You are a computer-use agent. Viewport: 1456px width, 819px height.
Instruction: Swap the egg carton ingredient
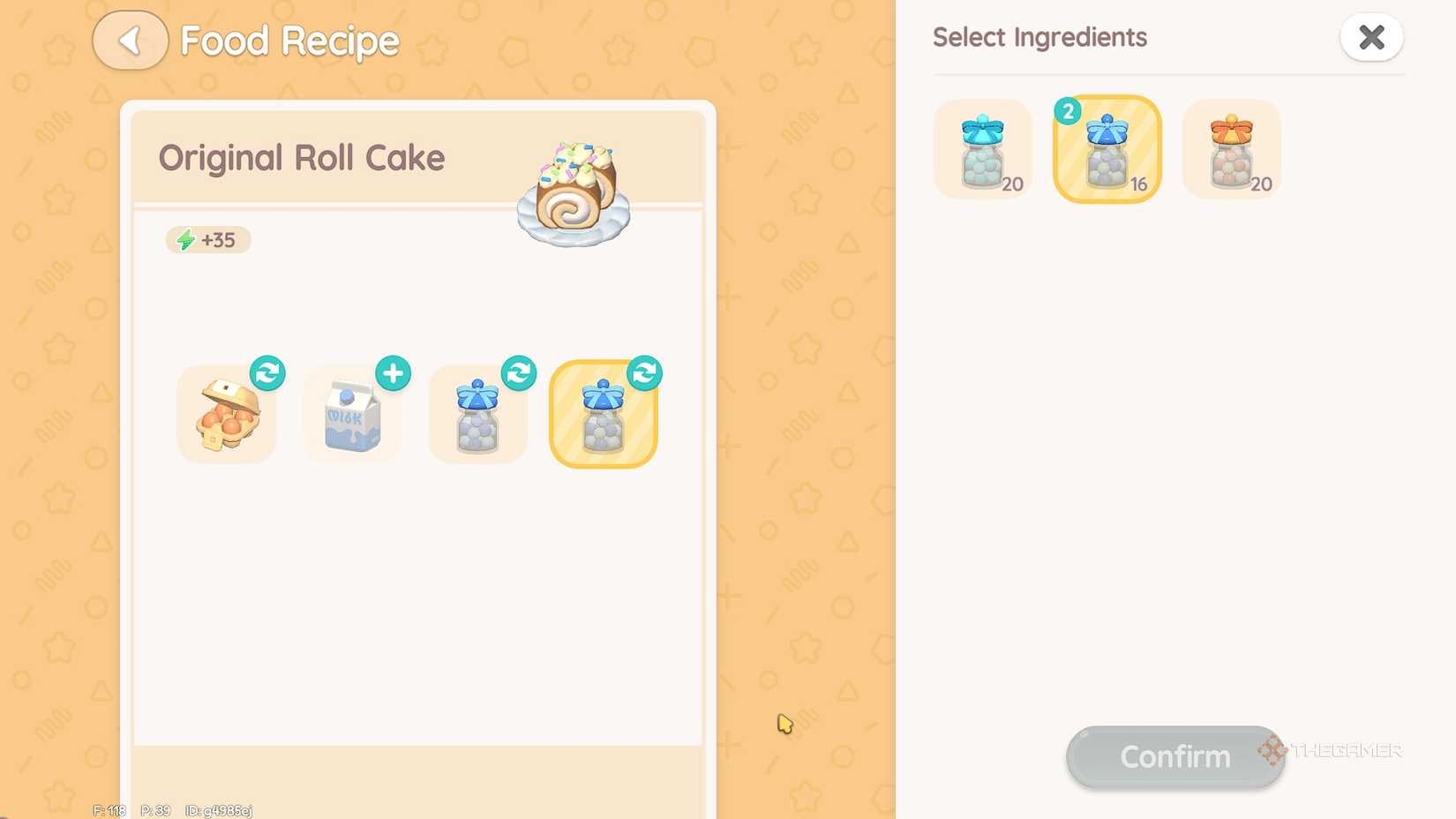point(268,373)
